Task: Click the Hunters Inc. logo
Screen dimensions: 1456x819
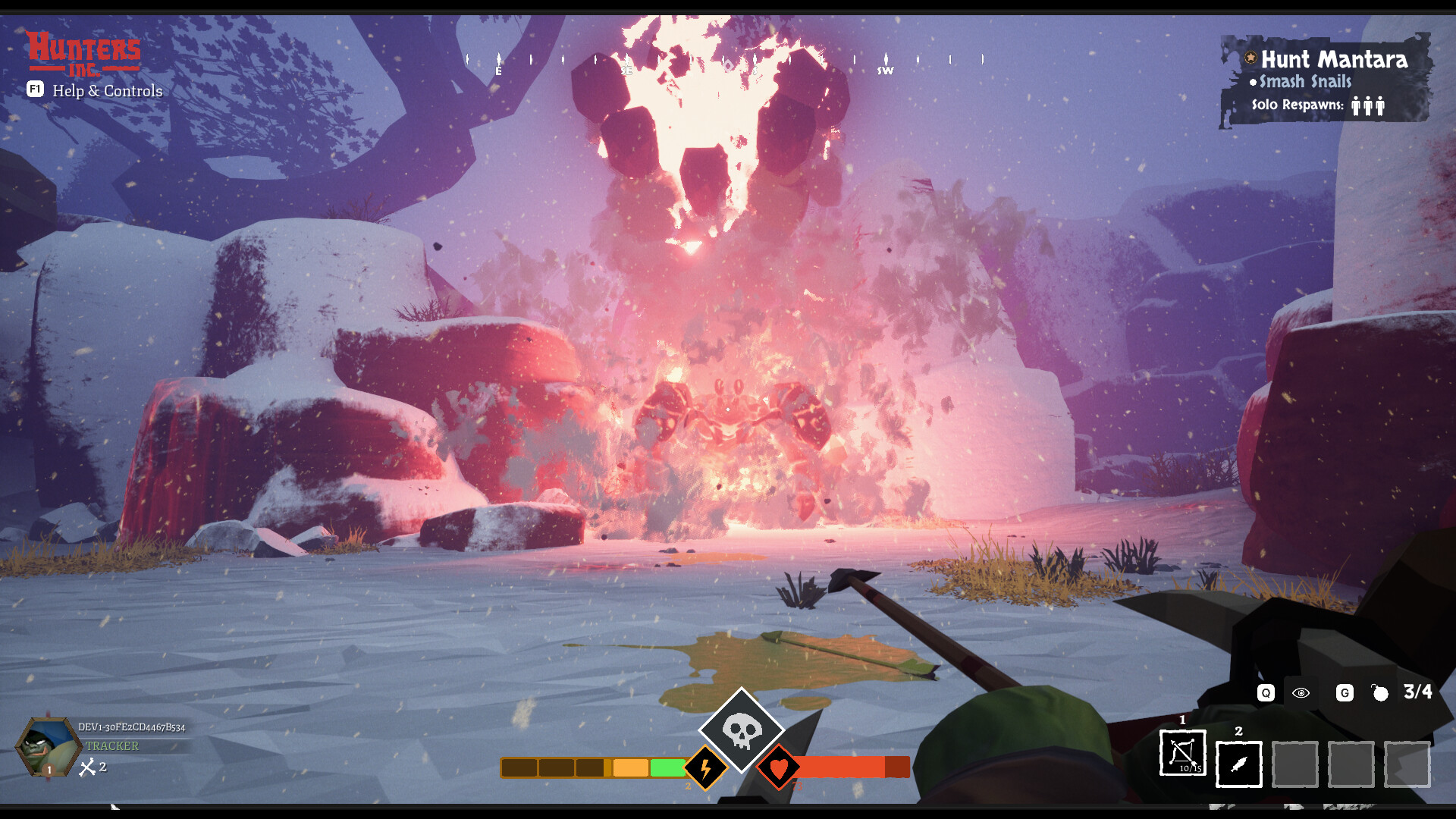Action: (83, 53)
